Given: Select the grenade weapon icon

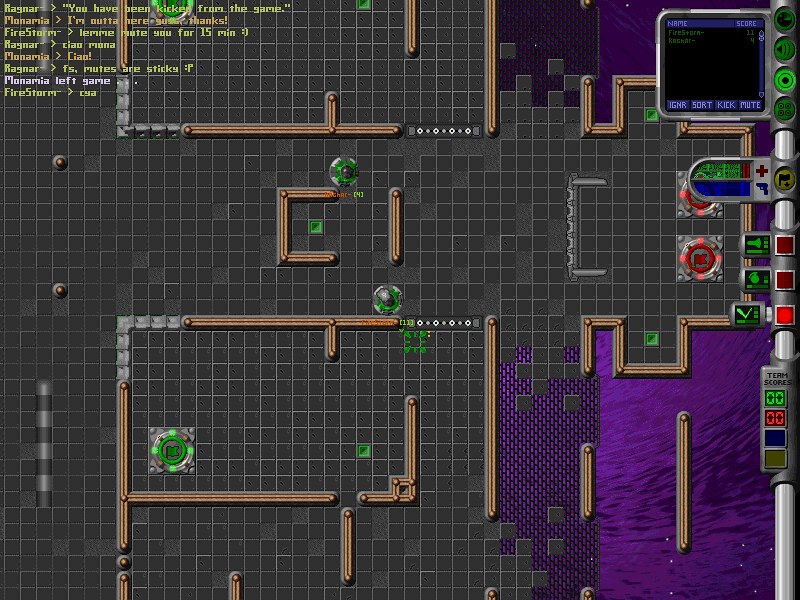Looking at the screenshot, I should click(x=758, y=279).
